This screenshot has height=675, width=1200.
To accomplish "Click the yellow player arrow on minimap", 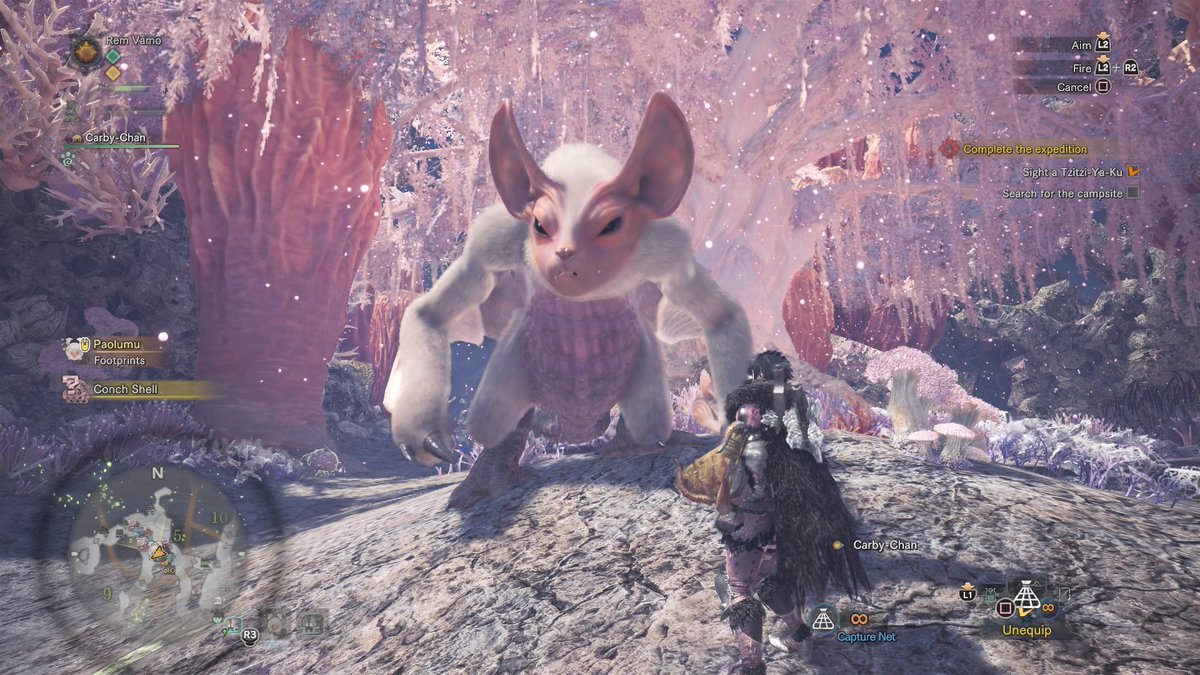I will [x=159, y=551].
